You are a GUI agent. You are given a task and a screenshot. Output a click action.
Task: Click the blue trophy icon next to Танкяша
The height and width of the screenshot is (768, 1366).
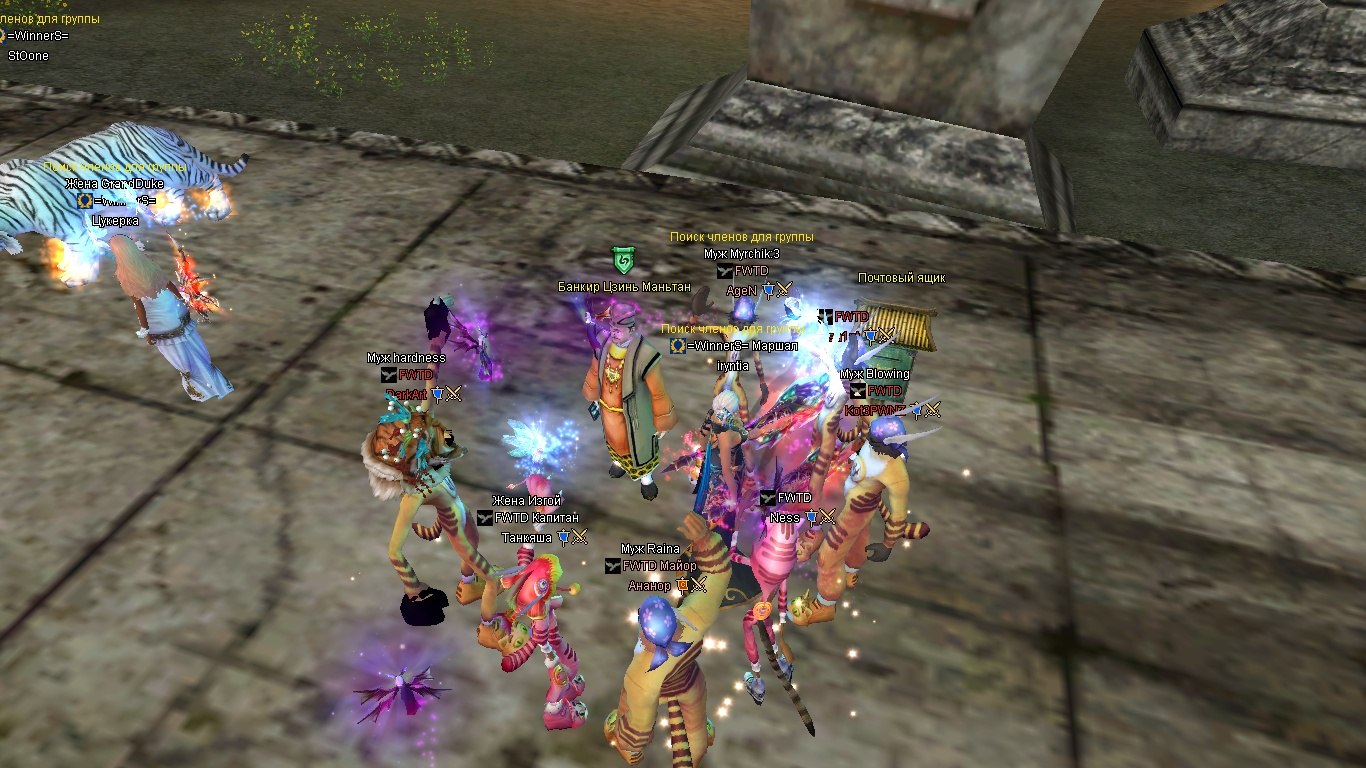tap(563, 536)
